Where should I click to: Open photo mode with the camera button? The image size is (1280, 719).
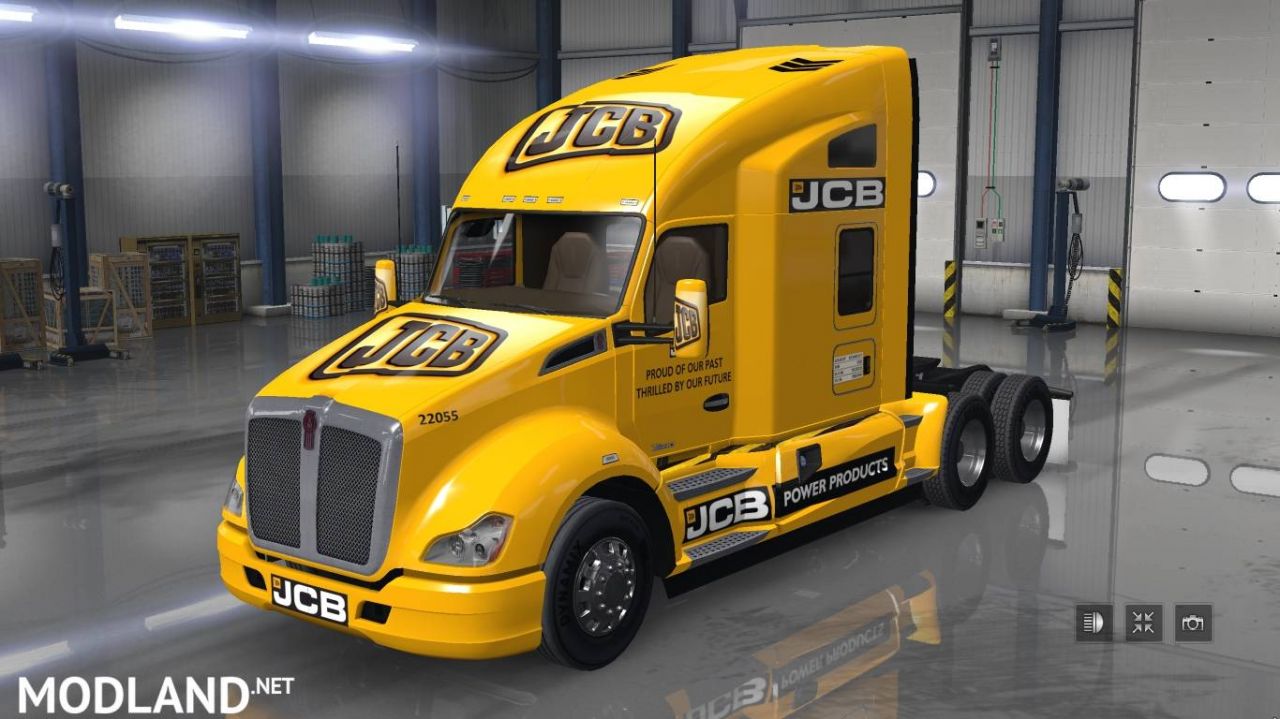tap(1193, 623)
